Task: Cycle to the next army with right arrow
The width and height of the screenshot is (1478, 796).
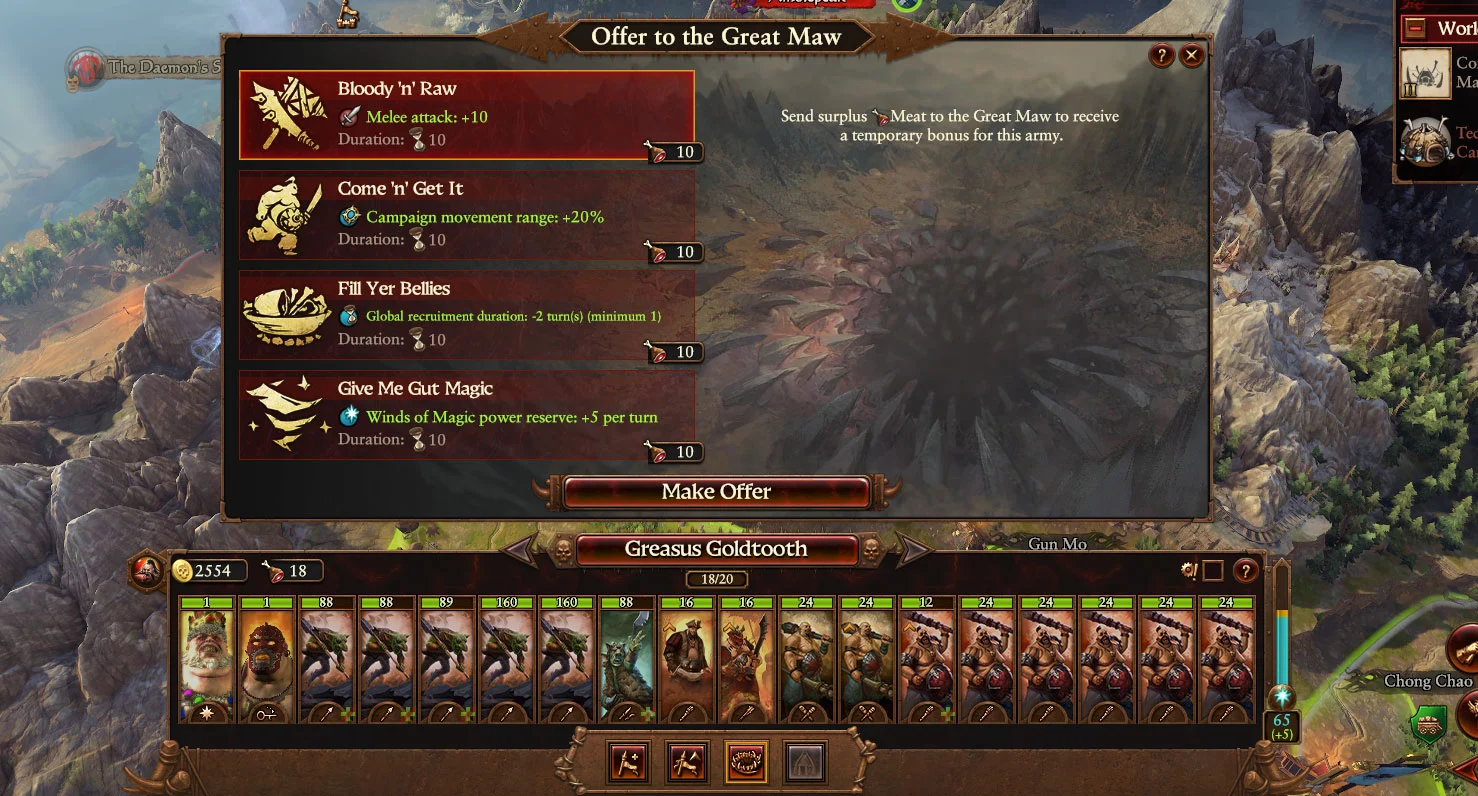Action: pyautogui.click(x=912, y=549)
